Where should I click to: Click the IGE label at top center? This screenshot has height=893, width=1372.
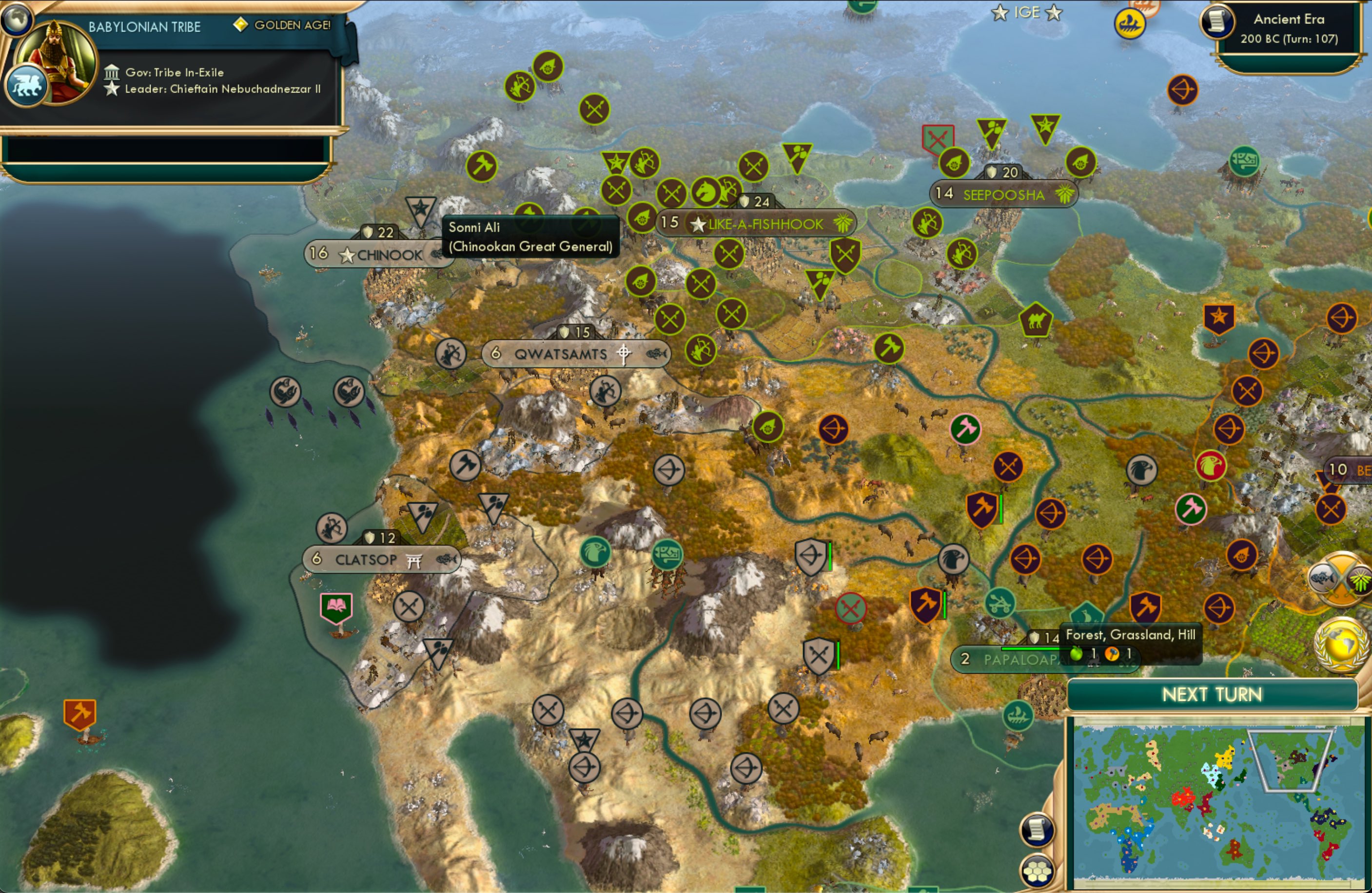click(1027, 12)
